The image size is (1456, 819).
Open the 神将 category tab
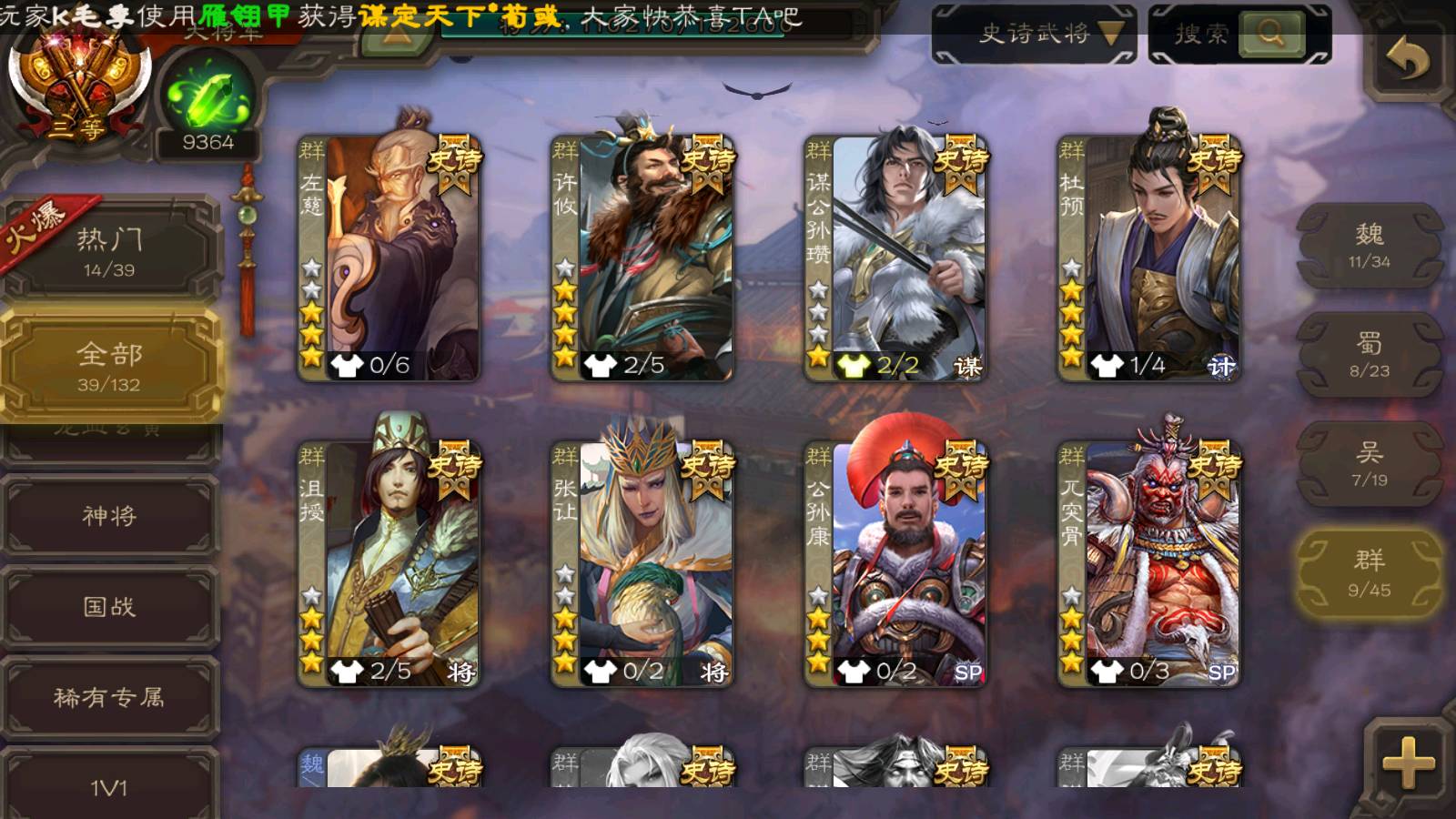(x=109, y=516)
